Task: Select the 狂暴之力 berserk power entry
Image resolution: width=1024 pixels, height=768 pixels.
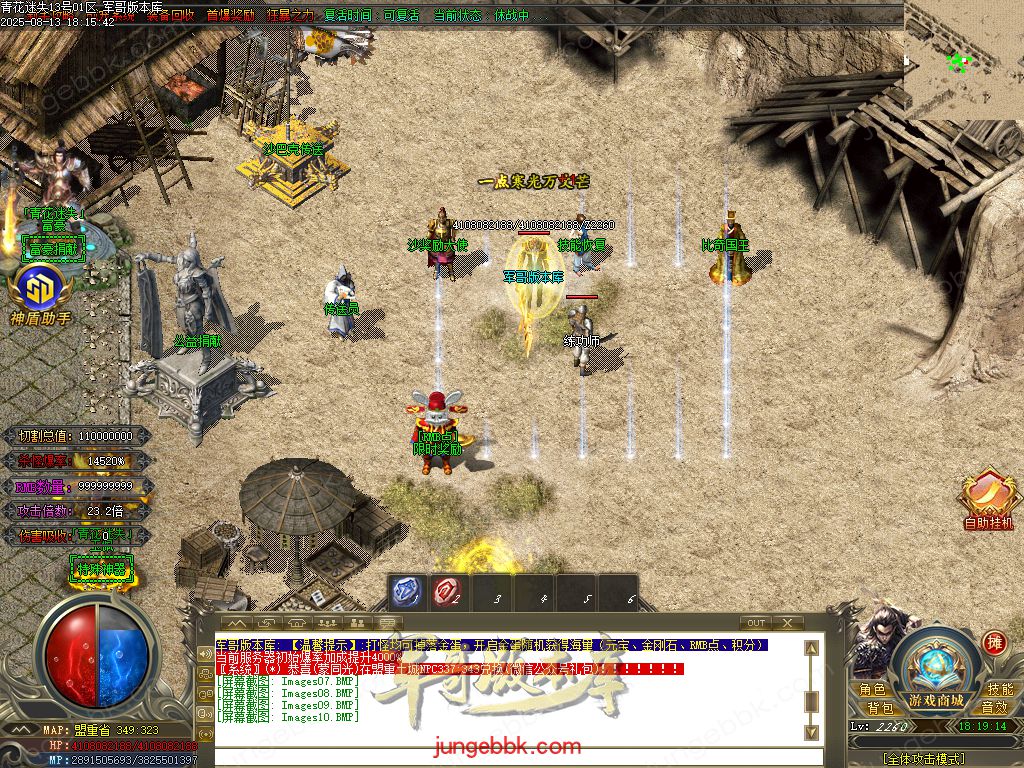Action: click(x=290, y=15)
